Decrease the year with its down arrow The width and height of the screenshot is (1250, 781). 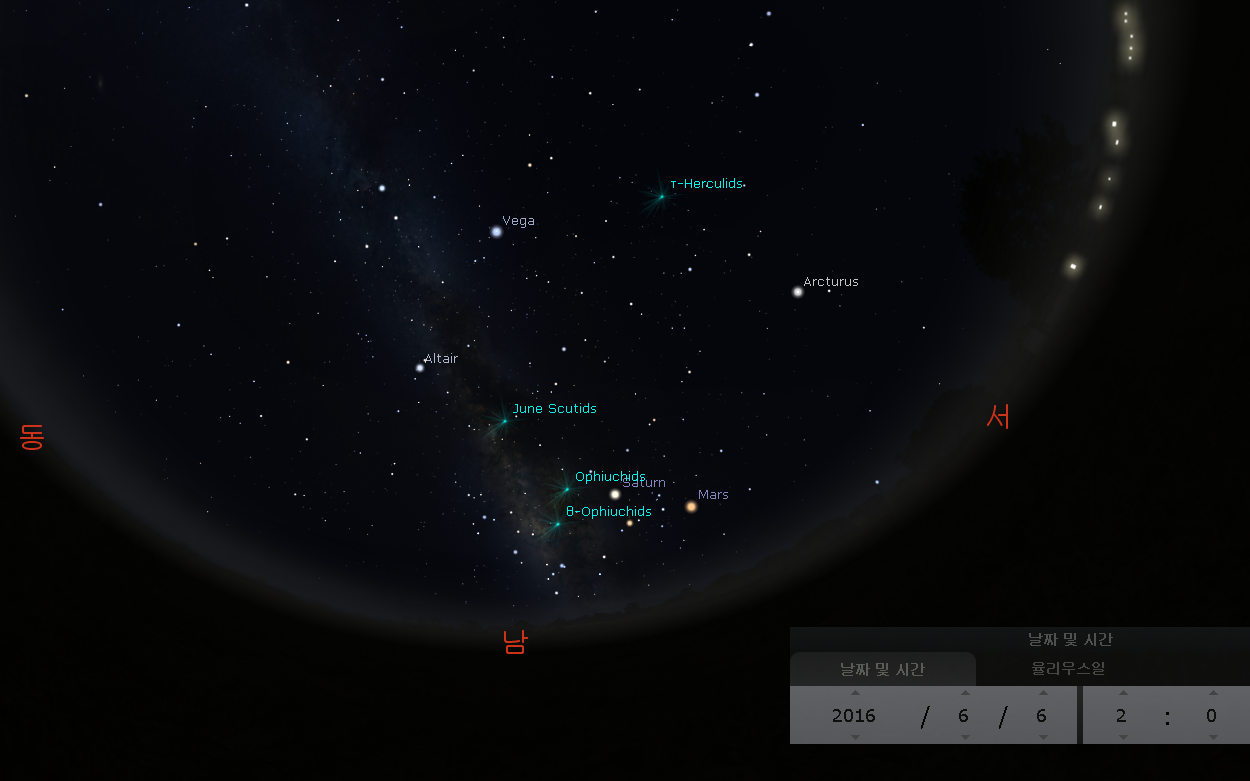[854, 737]
